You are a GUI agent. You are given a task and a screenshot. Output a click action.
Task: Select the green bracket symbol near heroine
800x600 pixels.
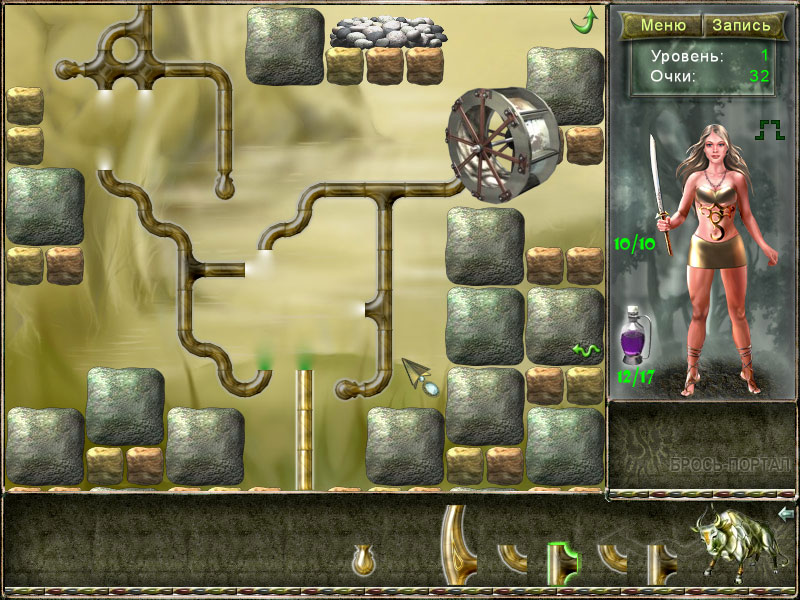770,128
